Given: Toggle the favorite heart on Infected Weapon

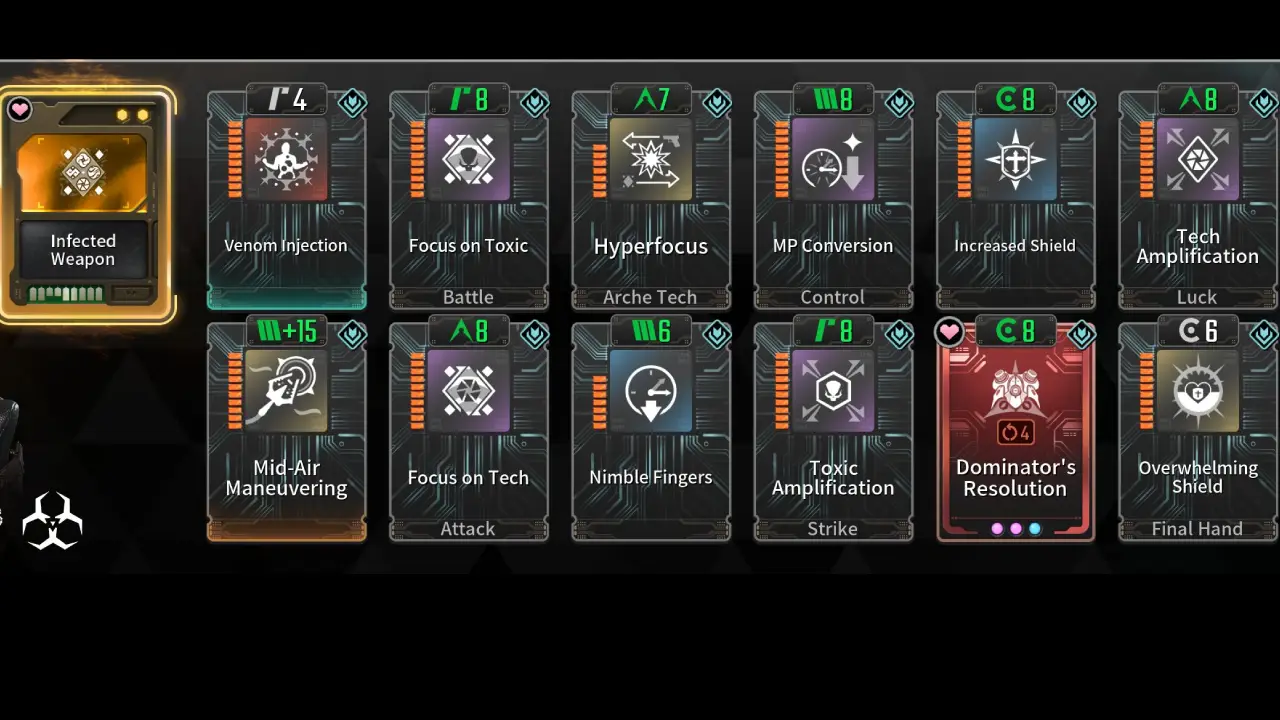Looking at the screenshot, I should click(x=19, y=109).
